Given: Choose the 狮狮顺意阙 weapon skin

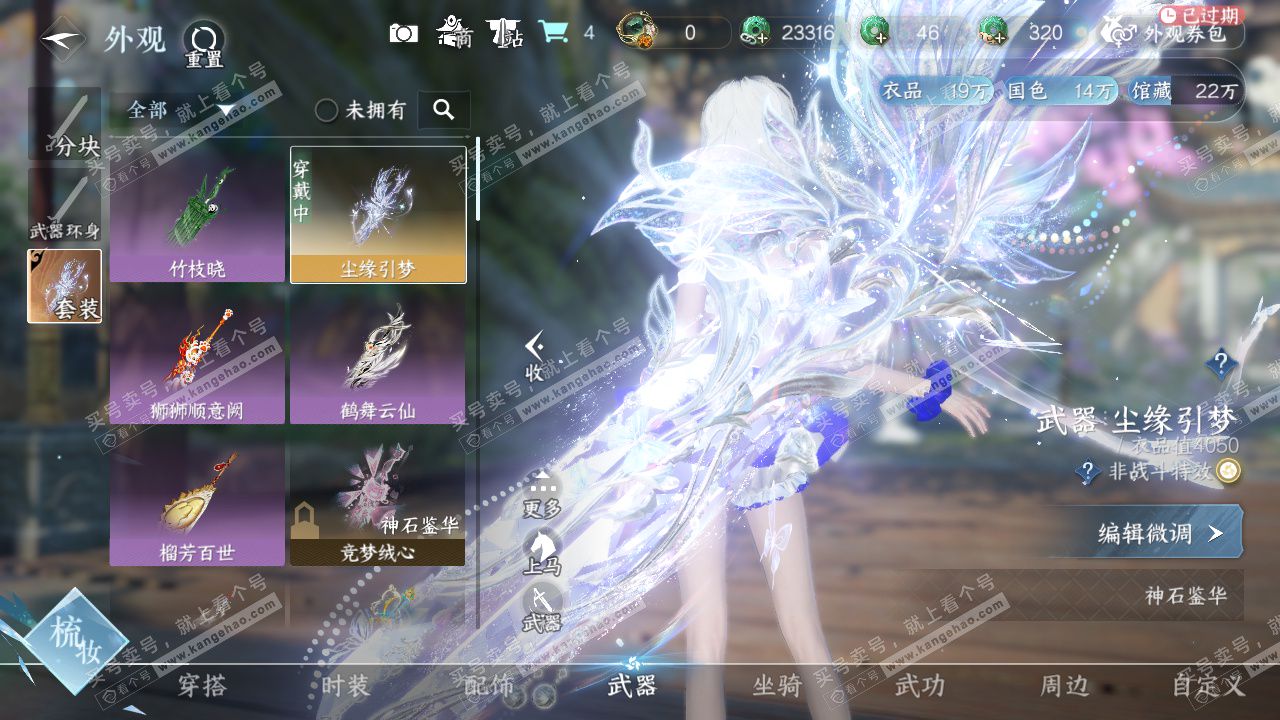Looking at the screenshot, I should [197, 355].
